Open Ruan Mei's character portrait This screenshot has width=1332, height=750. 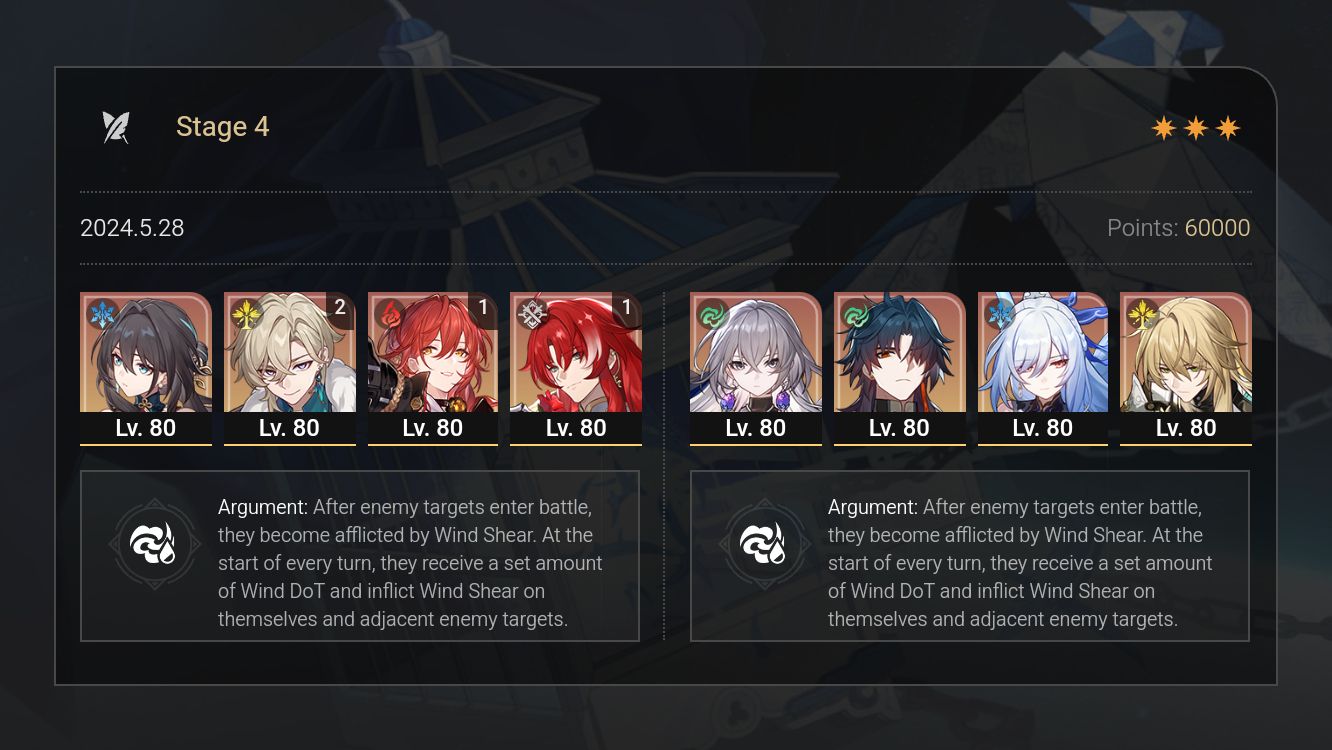[x=146, y=355]
